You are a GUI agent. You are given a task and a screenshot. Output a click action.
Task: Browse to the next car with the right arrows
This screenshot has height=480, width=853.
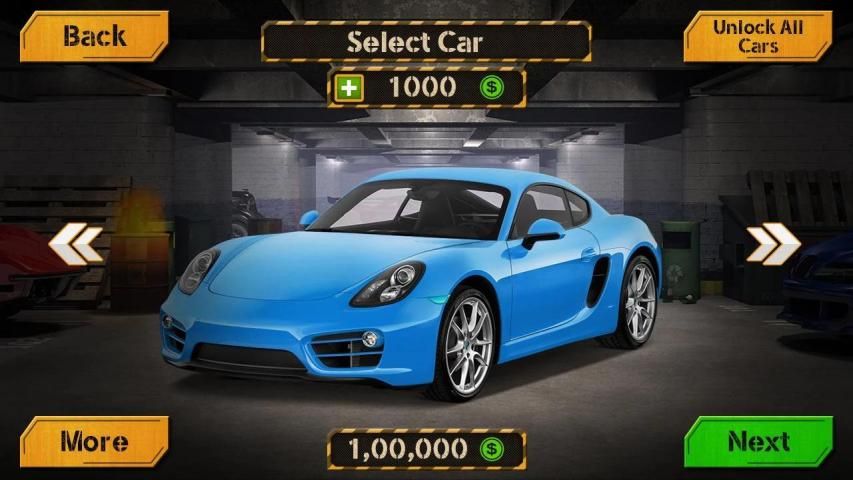[x=772, y=243]
